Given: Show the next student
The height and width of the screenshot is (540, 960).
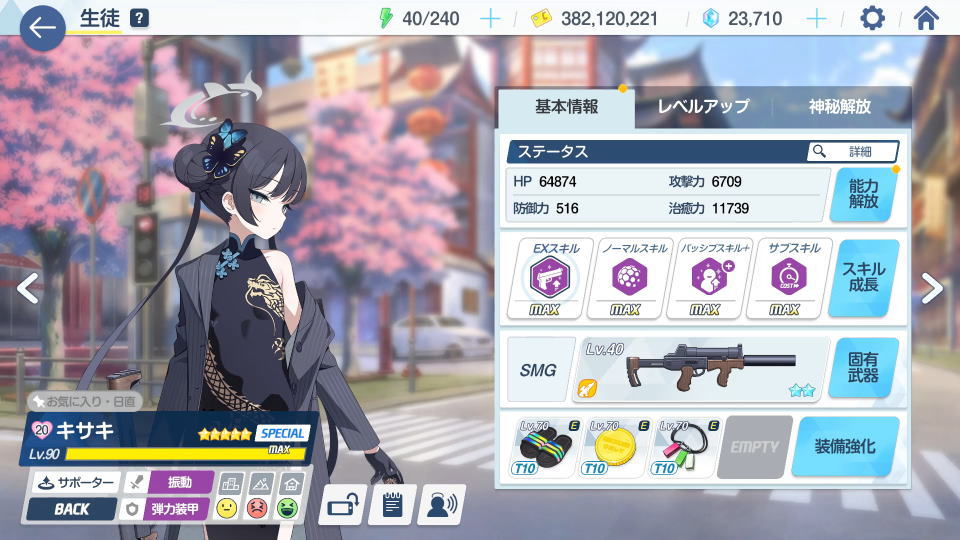Looking at the screenshot, I should (932, 288).
